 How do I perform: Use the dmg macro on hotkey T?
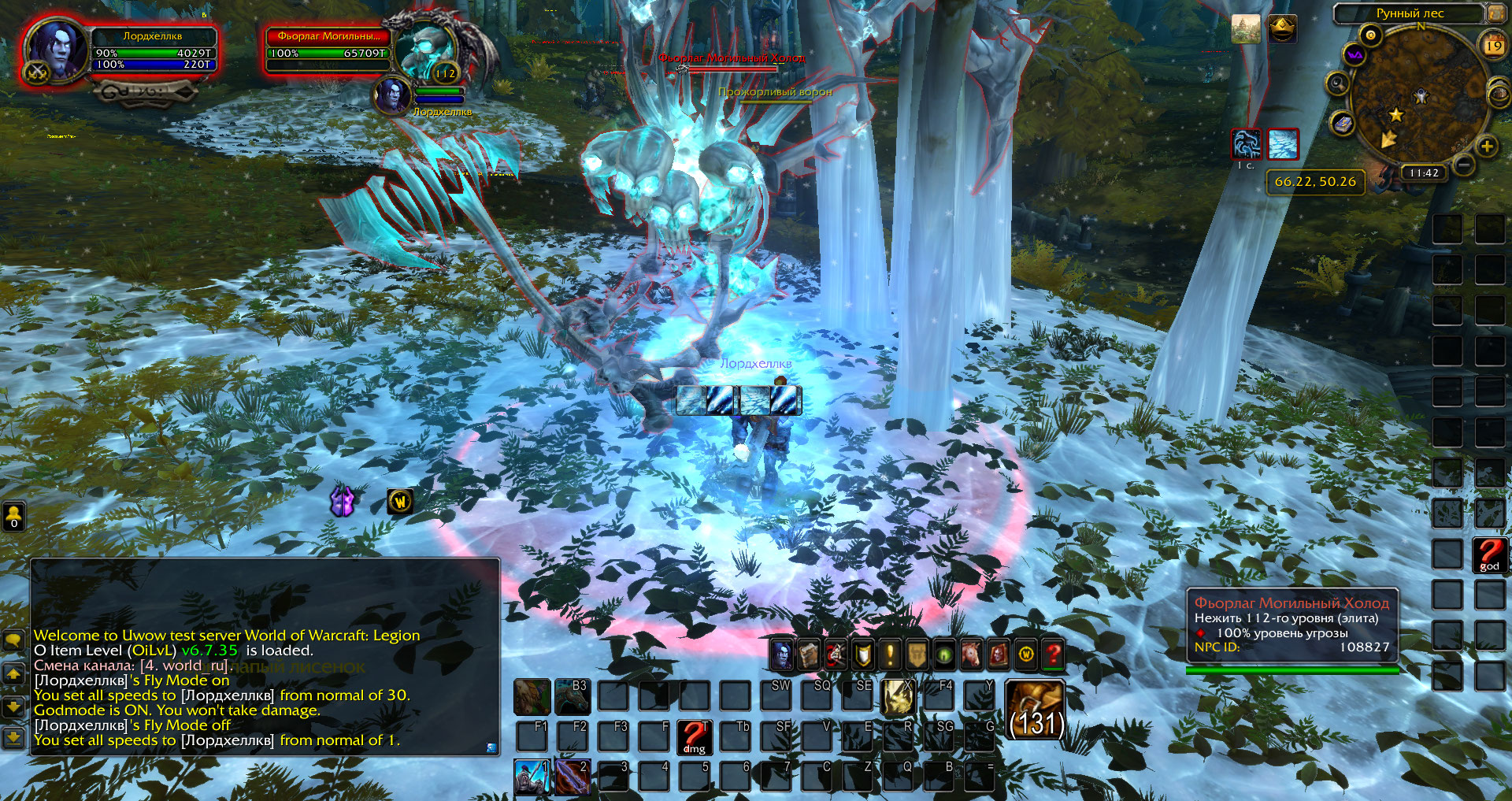click(x=694, y=737)
